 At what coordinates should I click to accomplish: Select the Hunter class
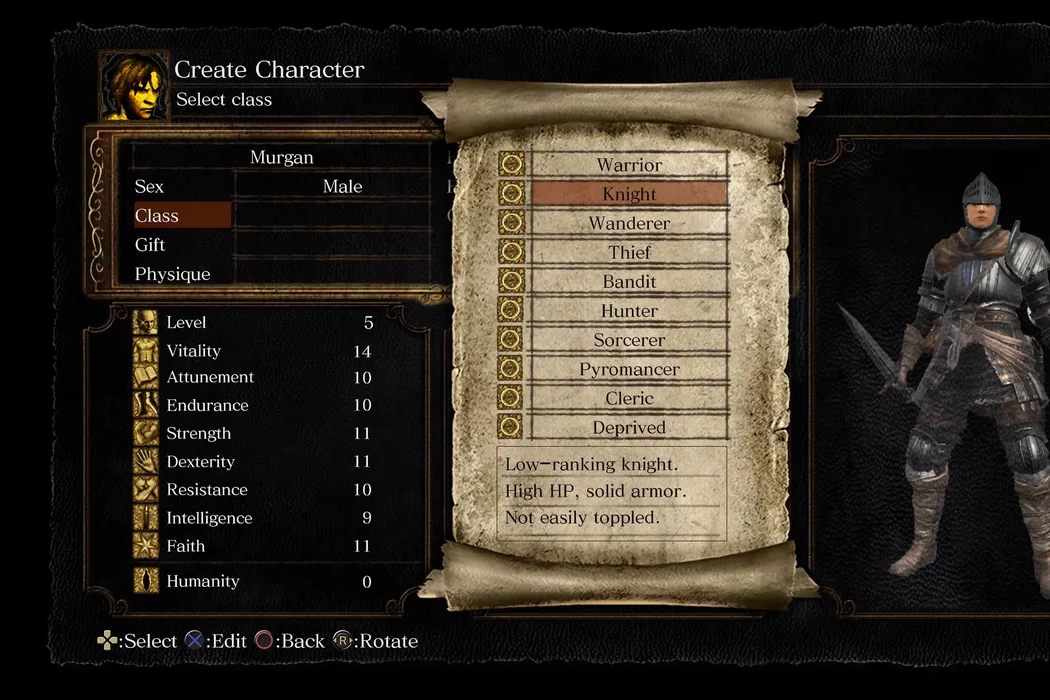(x=629, y=311)
